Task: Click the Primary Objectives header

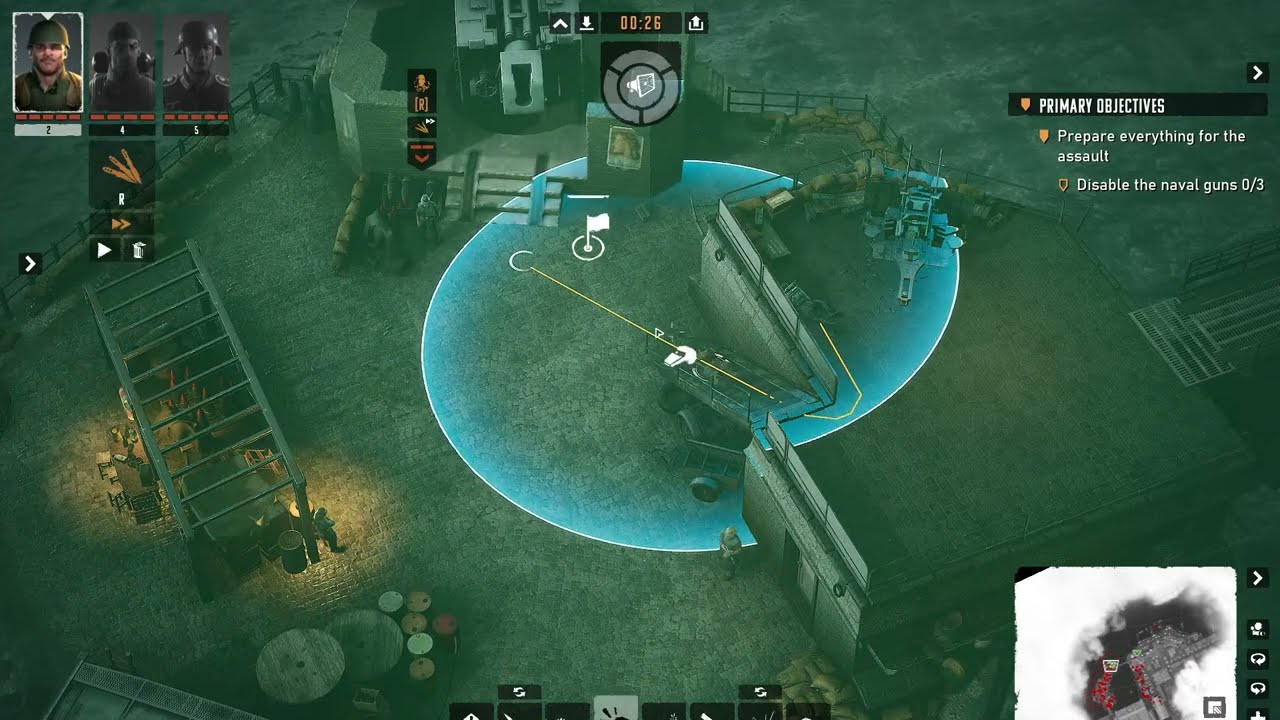Action: pos(1100,106)
